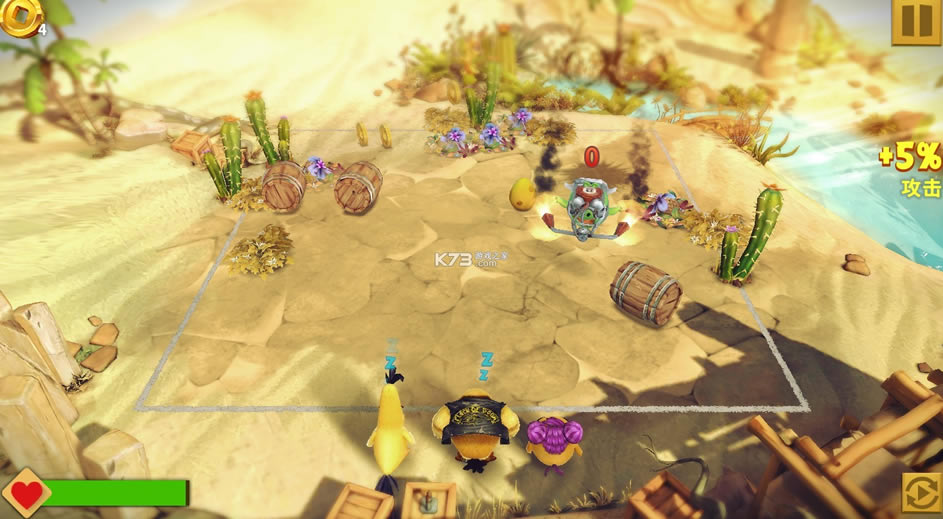Pause the game
943x519 pixels.
pyautogui.click(x=916, y=21)
